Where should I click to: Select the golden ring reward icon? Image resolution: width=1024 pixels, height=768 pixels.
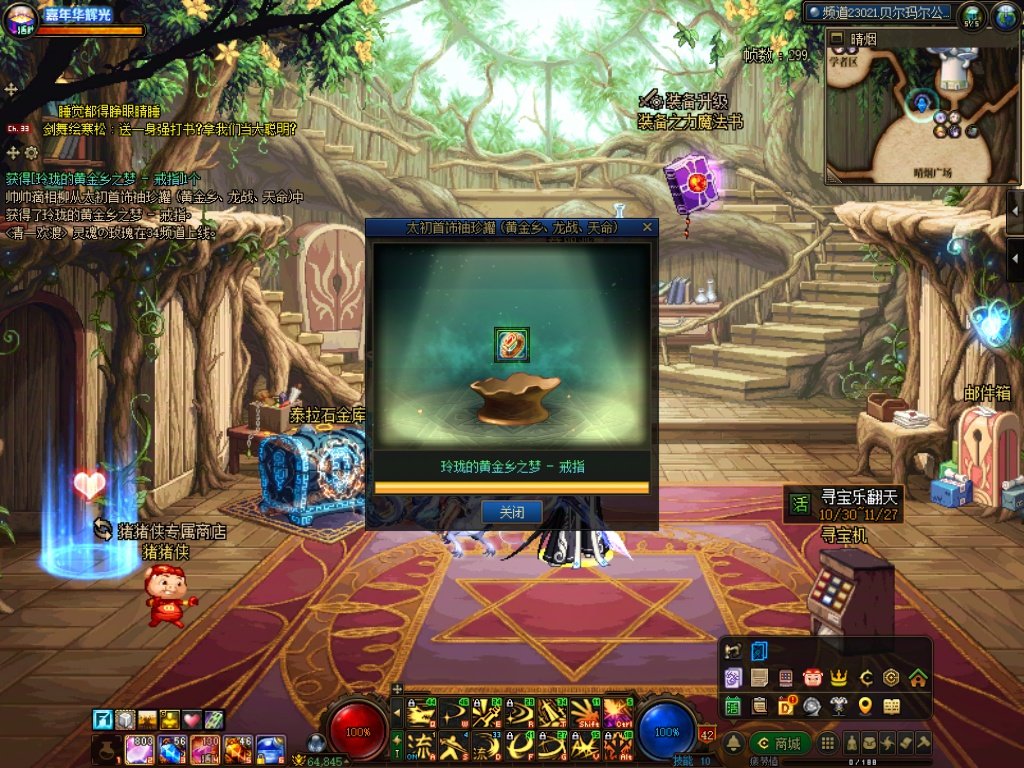(511, 344)
